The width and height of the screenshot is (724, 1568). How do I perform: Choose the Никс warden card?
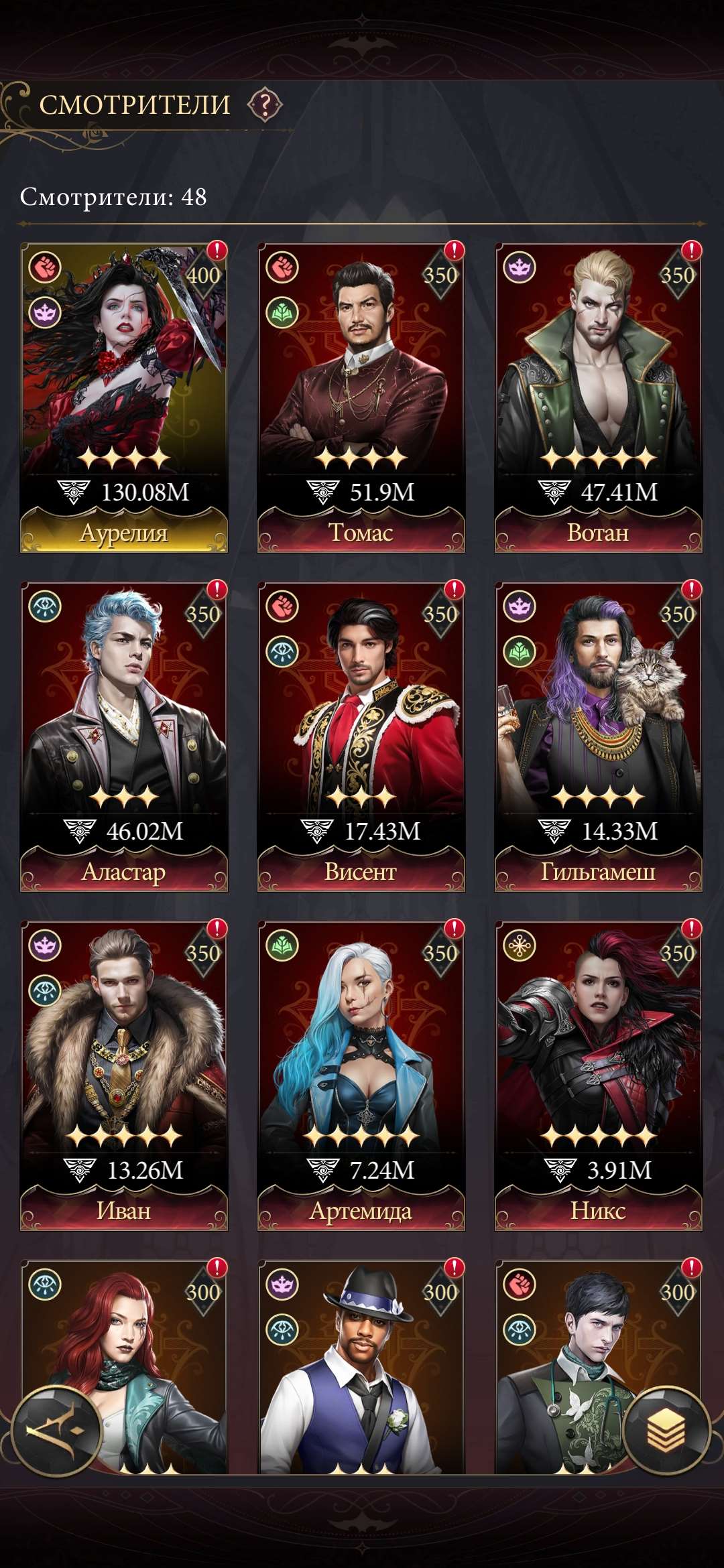(x=599, y=1075)
